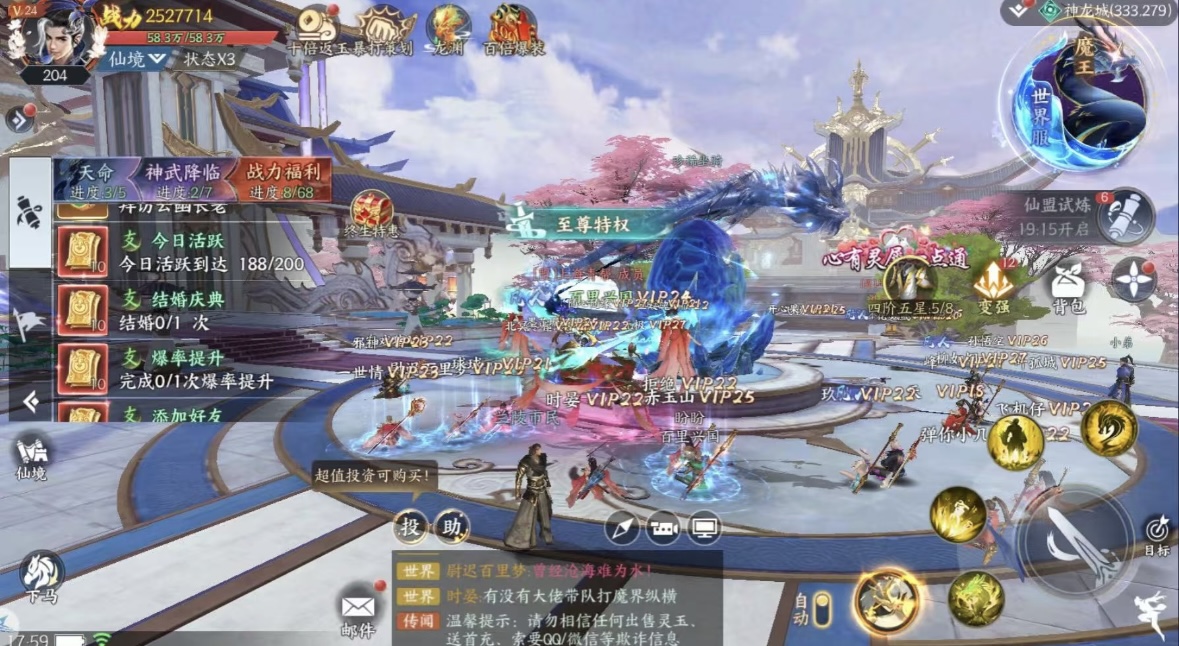Image resolution: width=1179 pixels, height=646 pixels.
Task: Open the 魔王 世界服 icon
Action: click(x=1084, y=96)
